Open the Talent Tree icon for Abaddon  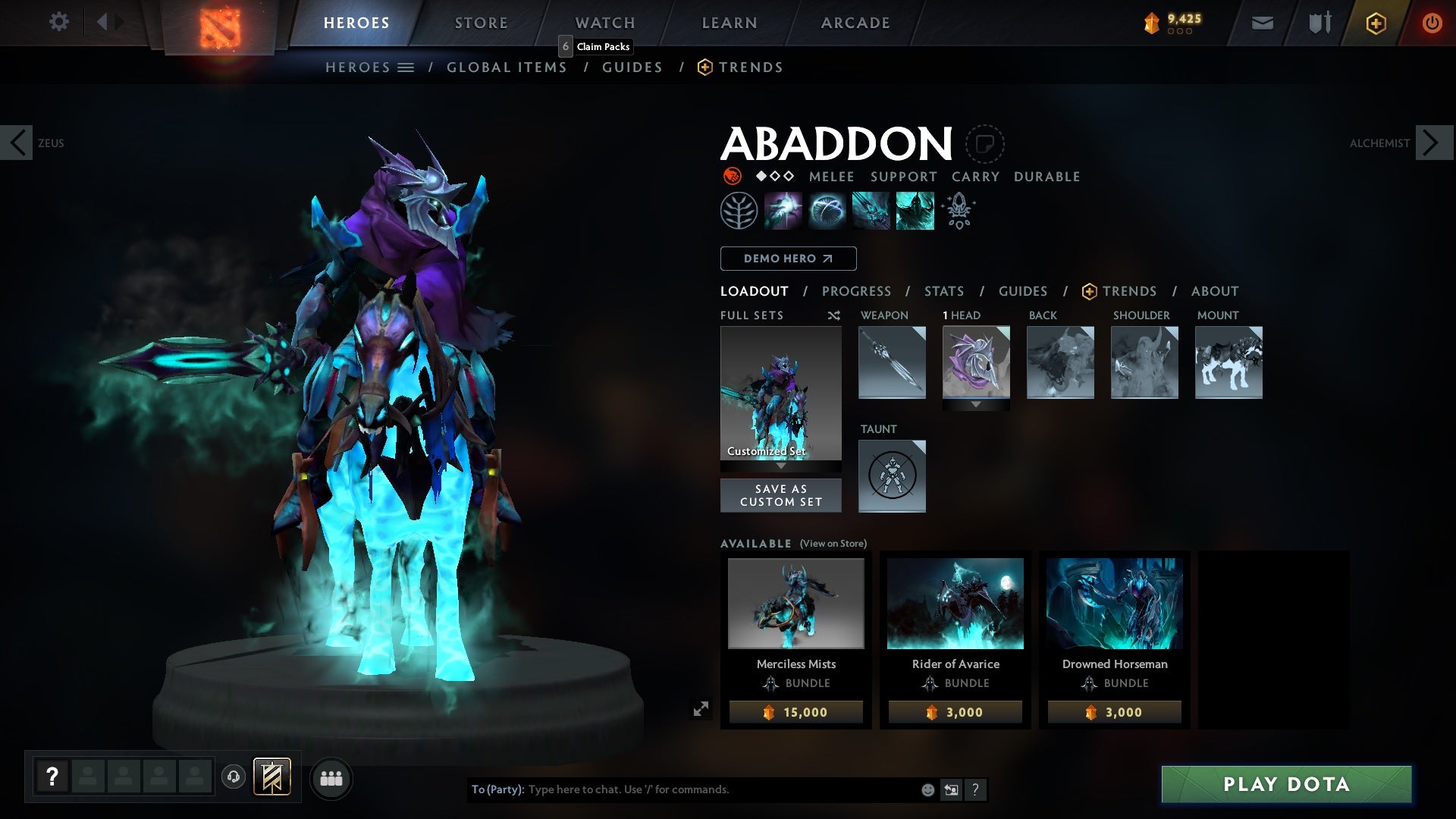tap(739, 210)
